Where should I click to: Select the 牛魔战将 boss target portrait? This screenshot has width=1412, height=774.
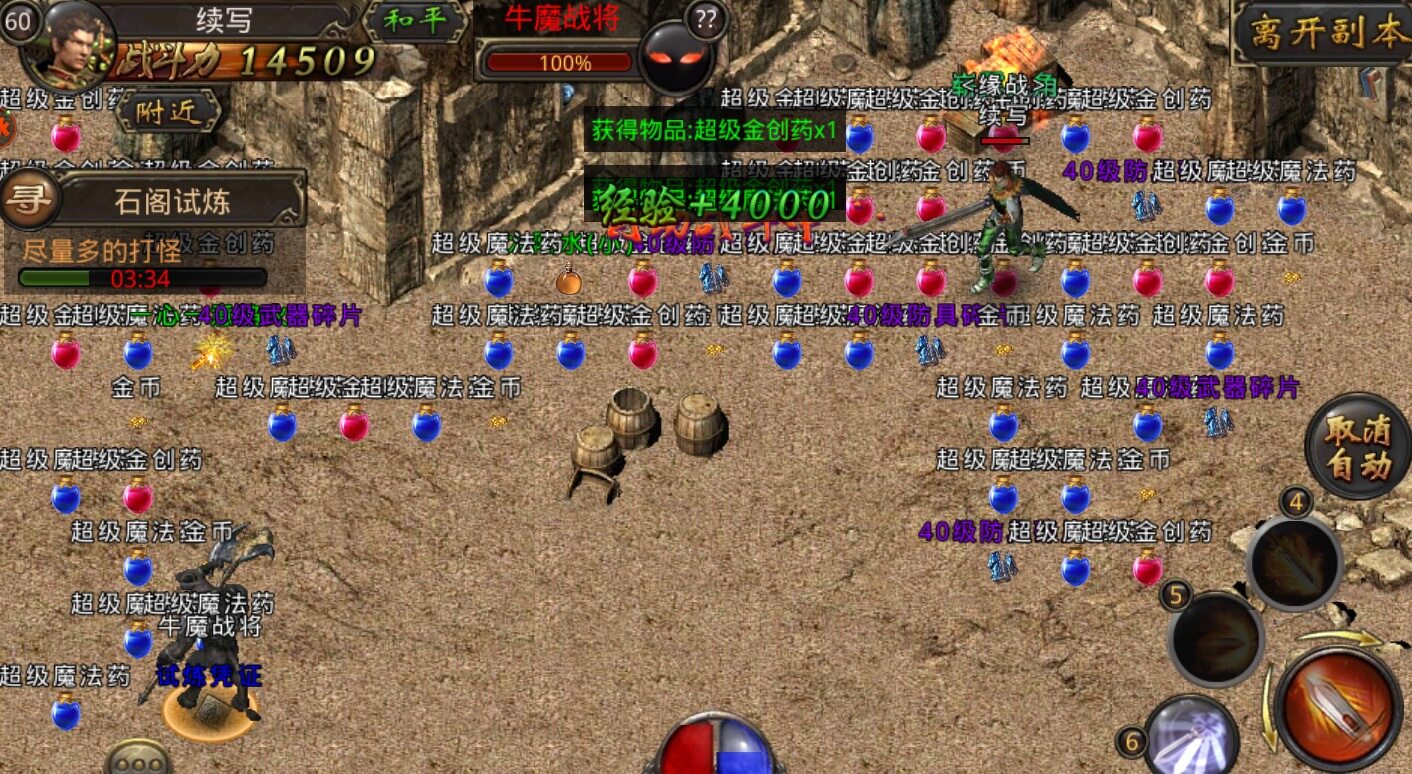[x=676, y=57]
